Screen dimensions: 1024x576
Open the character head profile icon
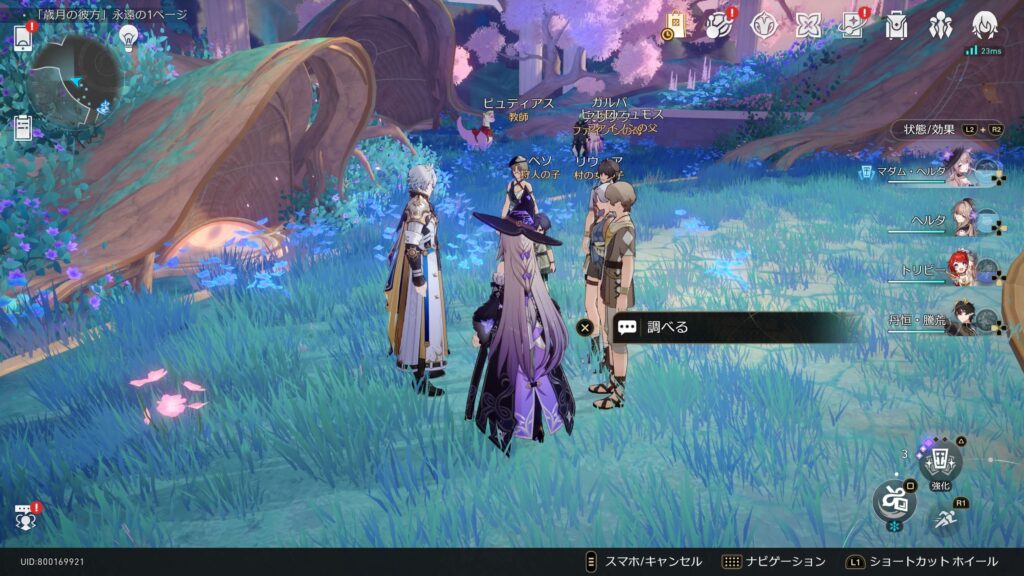985,25
